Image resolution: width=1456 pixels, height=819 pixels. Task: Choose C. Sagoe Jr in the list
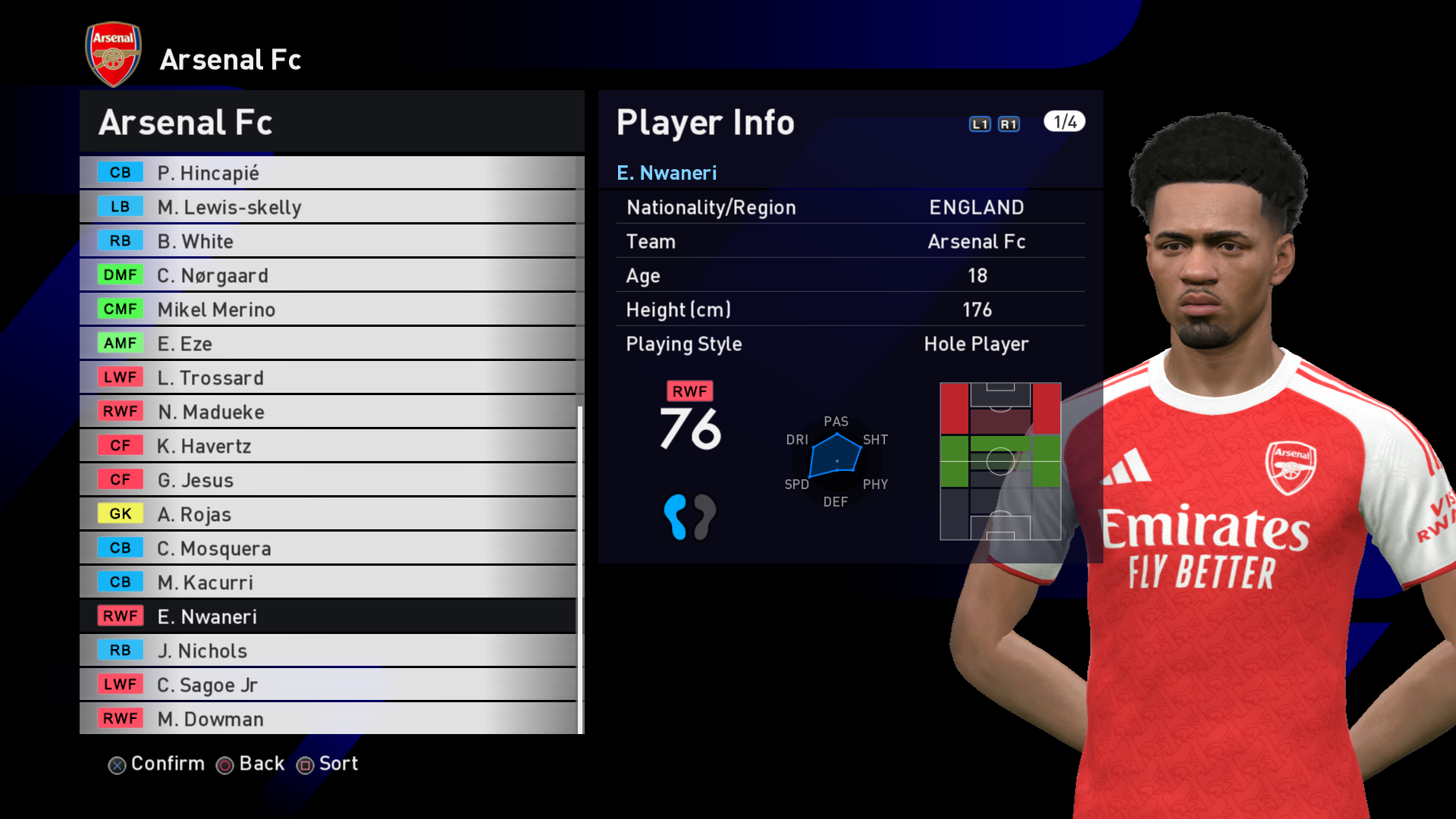pos(328,685)
